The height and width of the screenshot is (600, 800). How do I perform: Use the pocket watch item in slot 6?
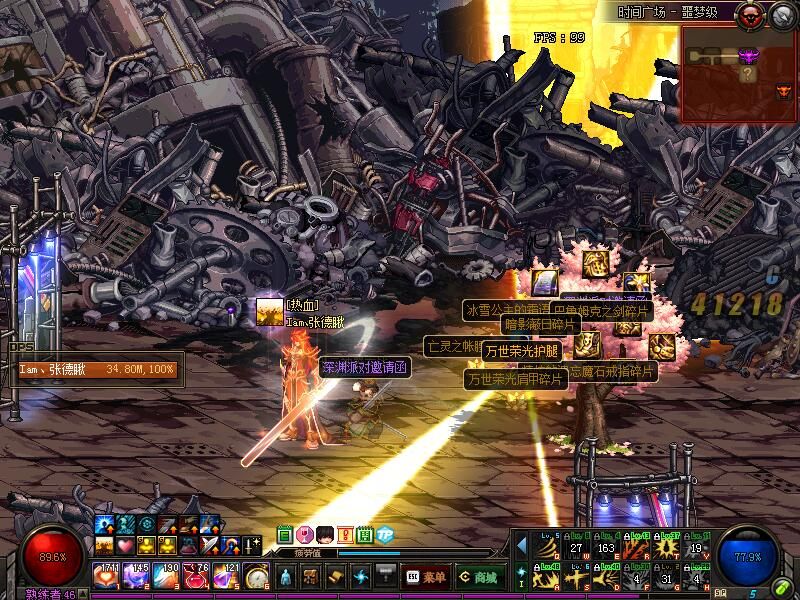[258, 577]
